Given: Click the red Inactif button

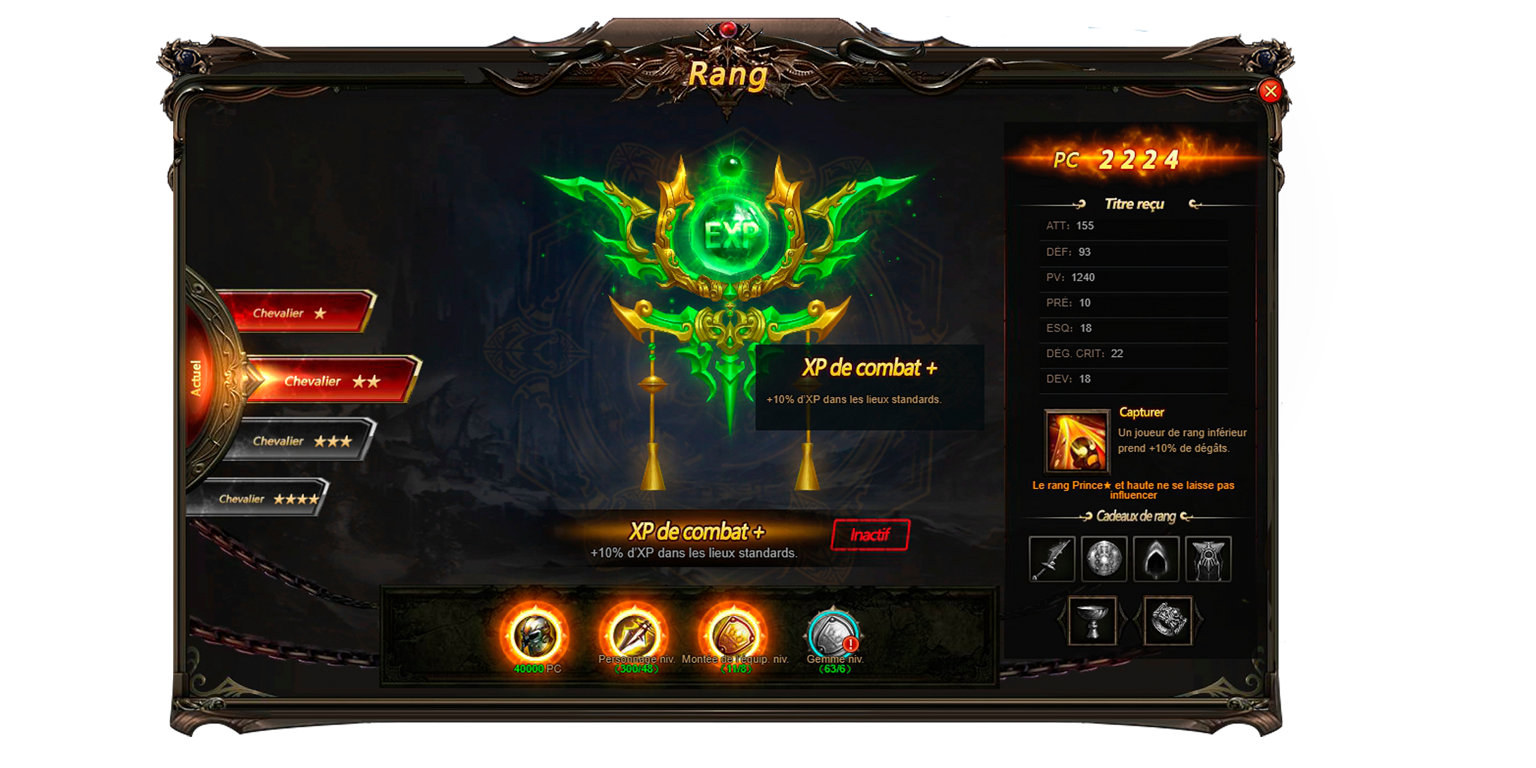Looking at the screenshot, I should [870, 535].
